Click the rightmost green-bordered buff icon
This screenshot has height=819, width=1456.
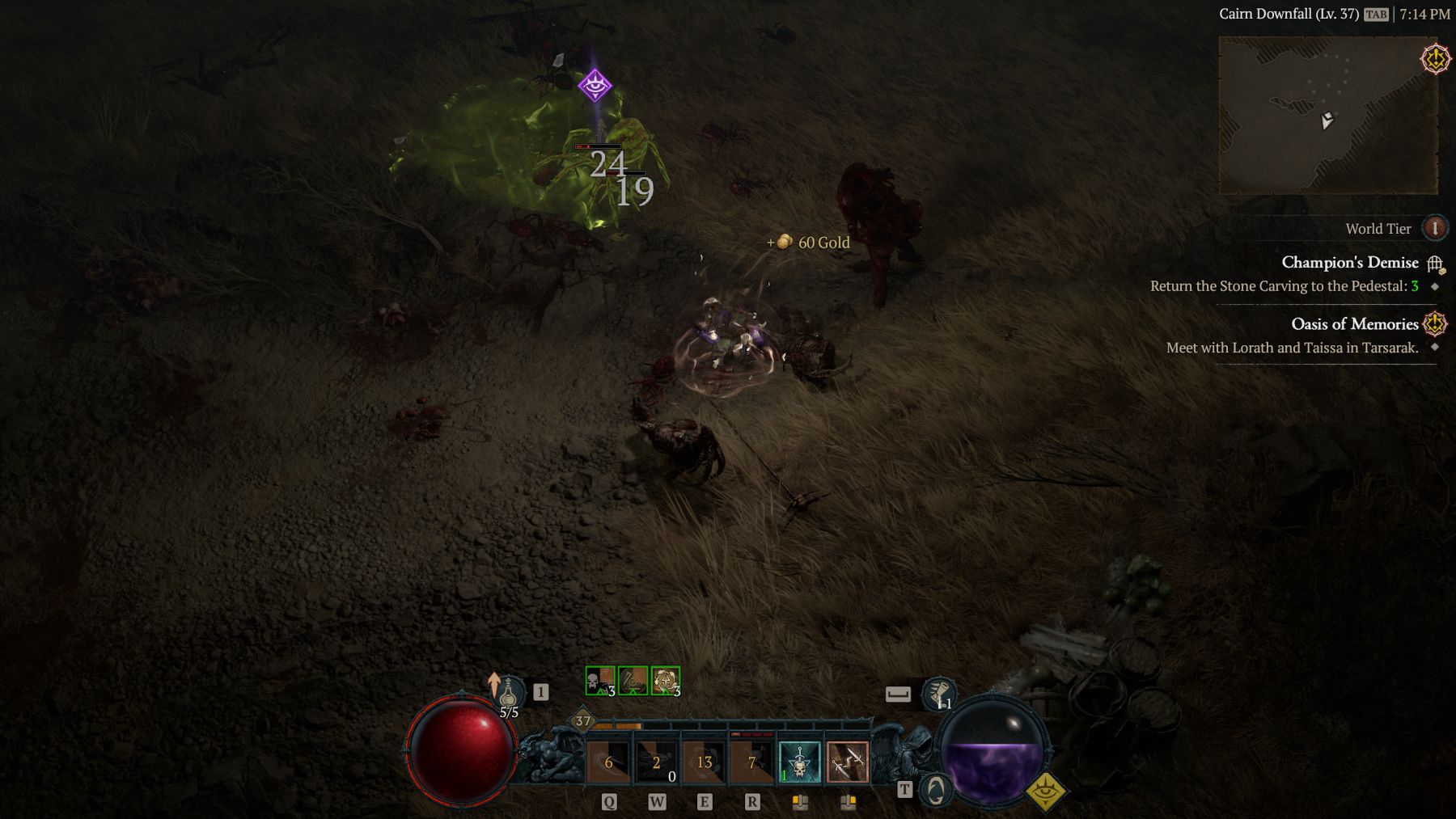666,681
